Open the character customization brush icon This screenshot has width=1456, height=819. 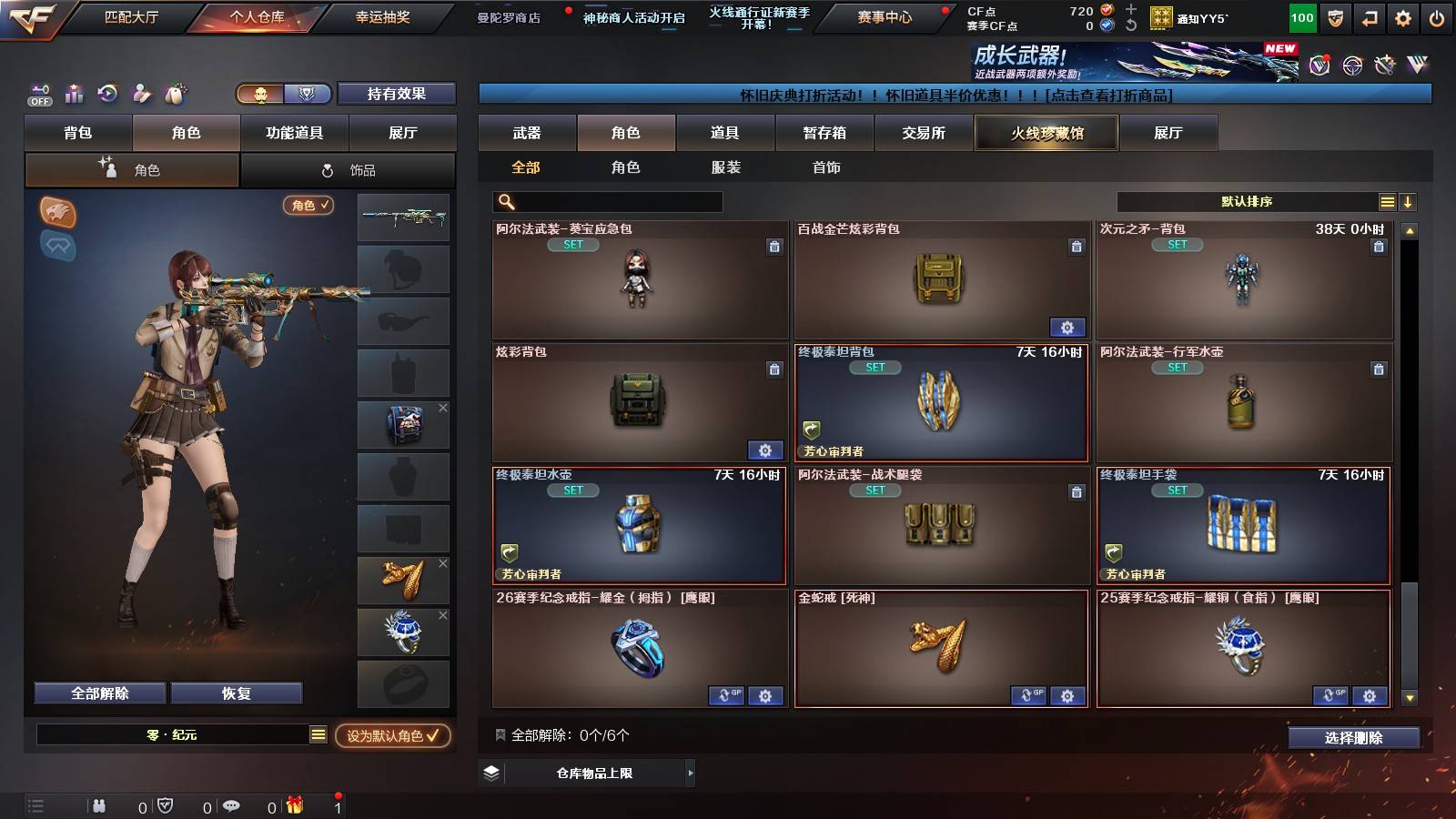tap(141, 94)
